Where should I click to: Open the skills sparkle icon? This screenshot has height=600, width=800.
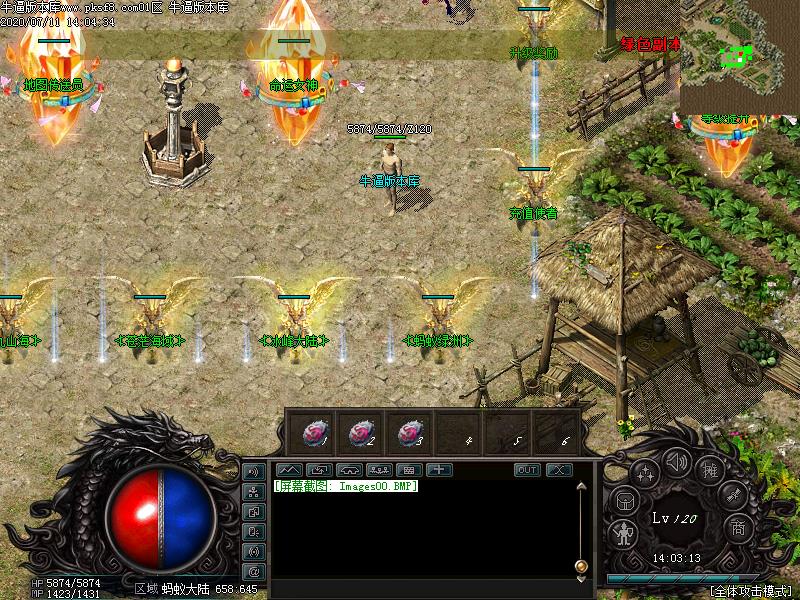click(645, 474)
